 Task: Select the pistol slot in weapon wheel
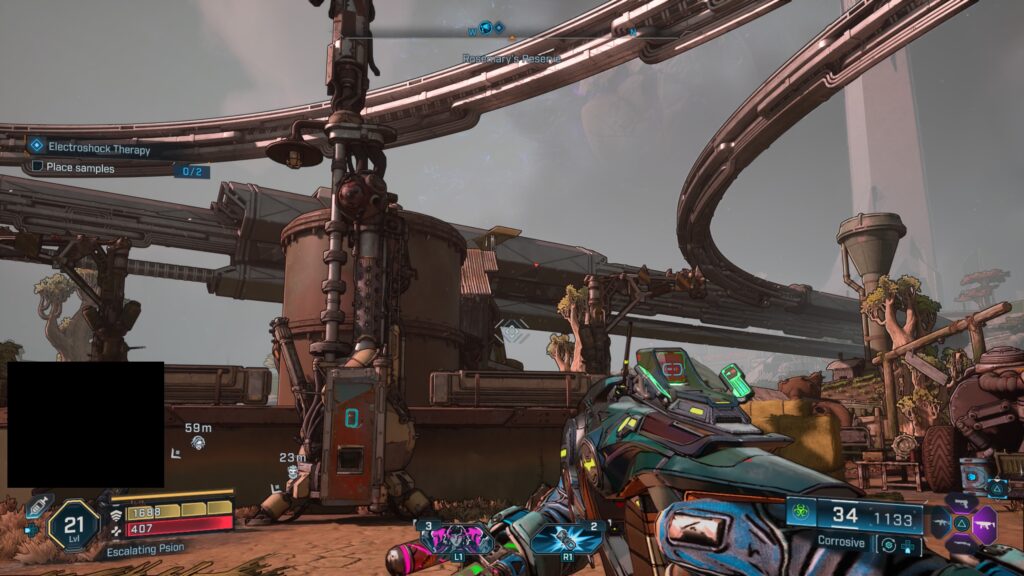(x=962, y=502)
